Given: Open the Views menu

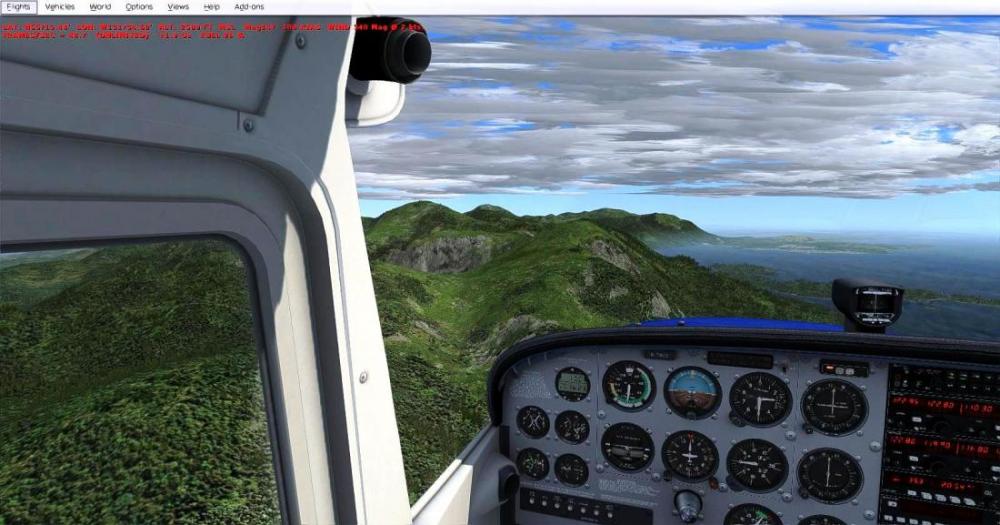Looking at the screenshot, I should pos(178,7).
